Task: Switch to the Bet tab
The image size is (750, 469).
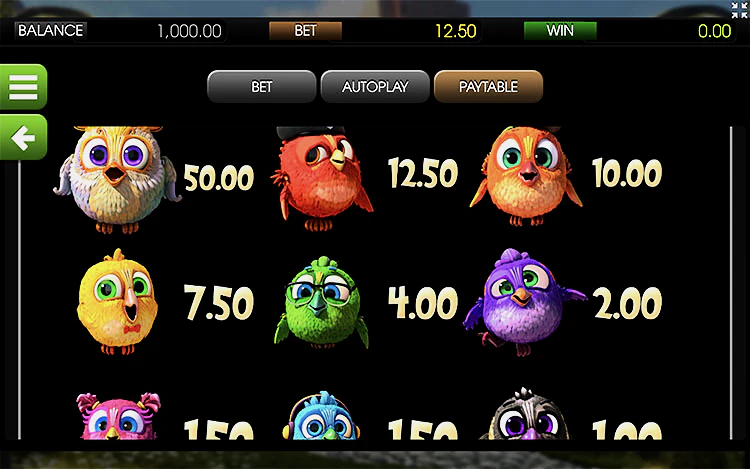Action: [261, 87]
